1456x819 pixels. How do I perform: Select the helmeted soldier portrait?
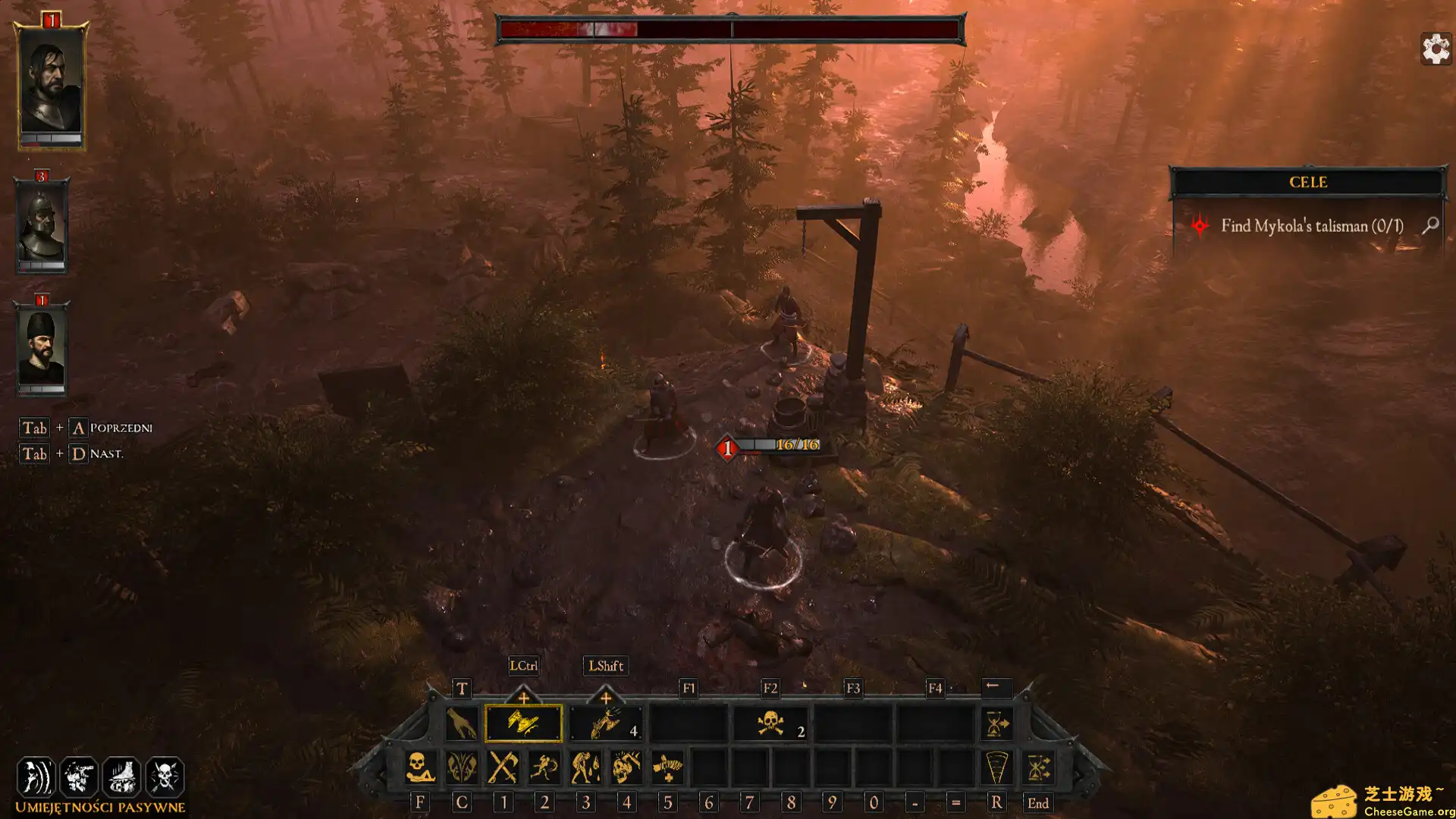pos(42,226)
